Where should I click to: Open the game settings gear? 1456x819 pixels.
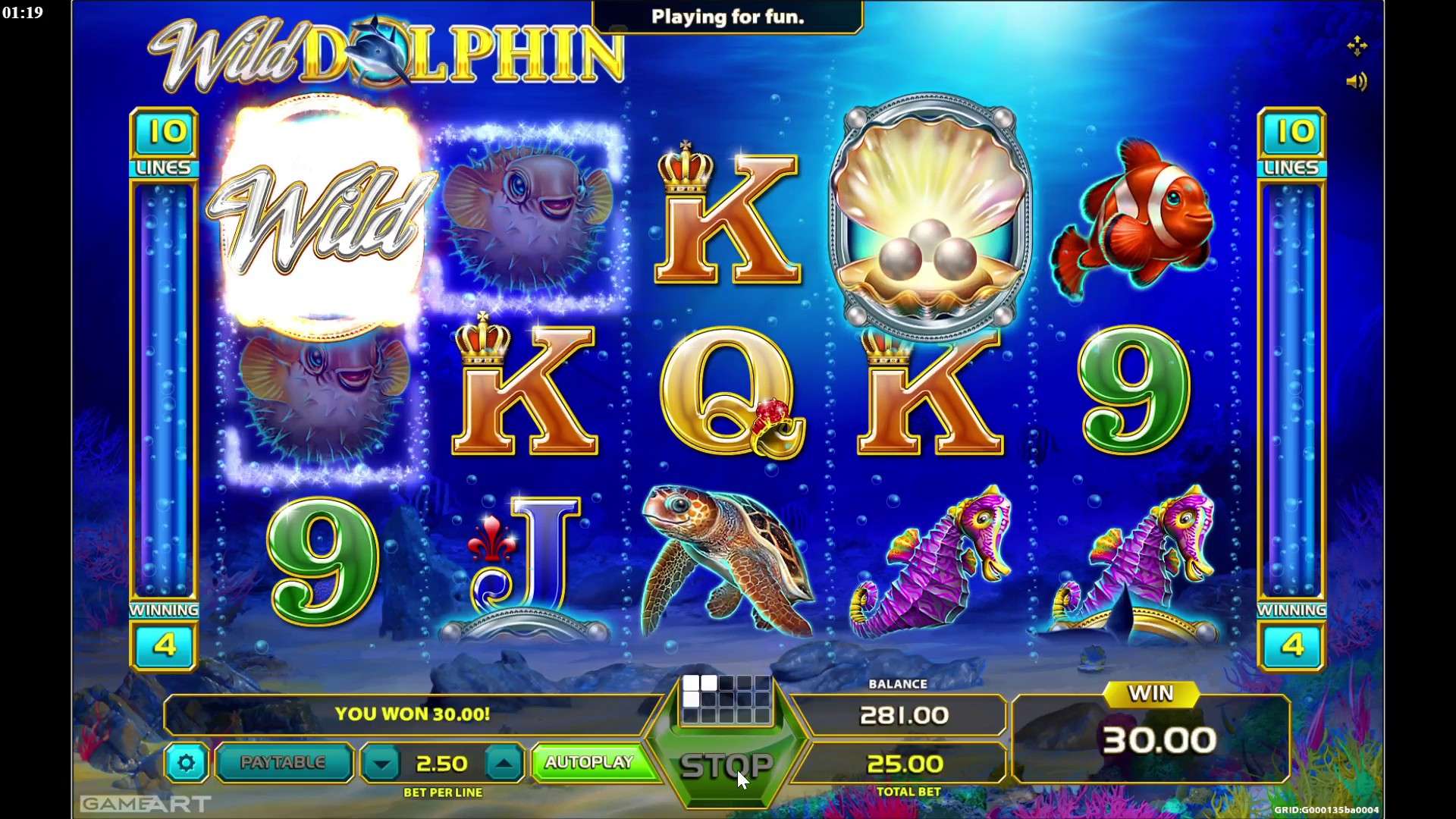(187, 763)
